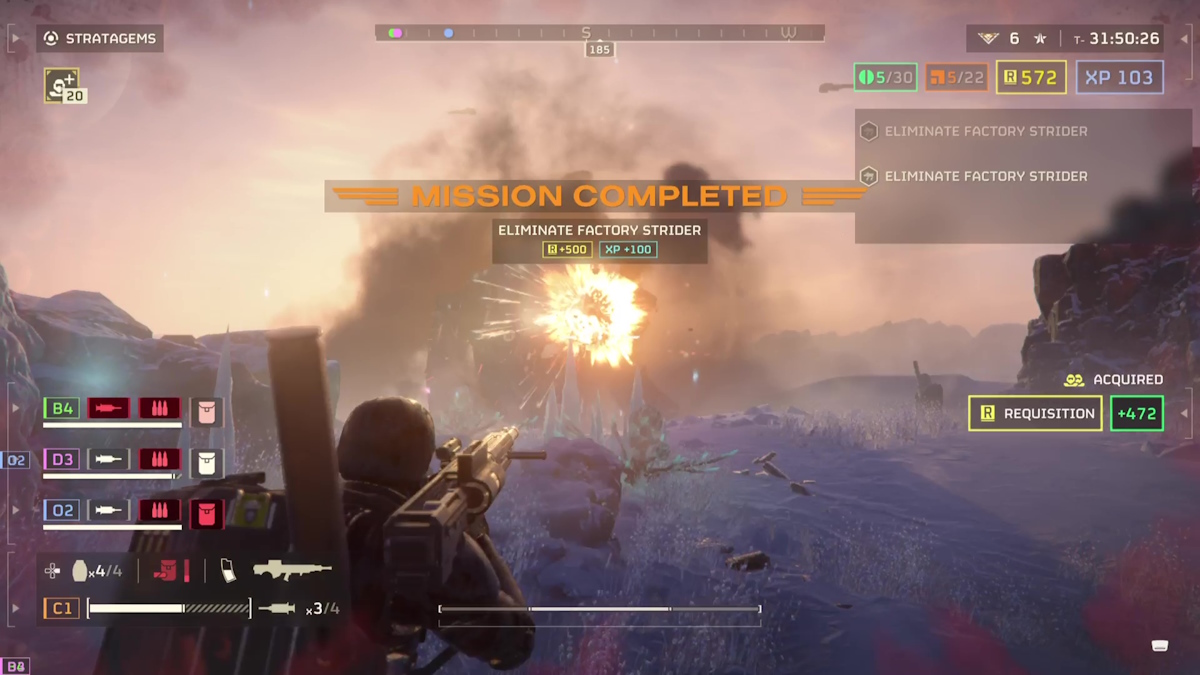Click O2's red backpack icon
Image resolution: width=1200 pixels, height=675 pixels.
tap(207, 512)
